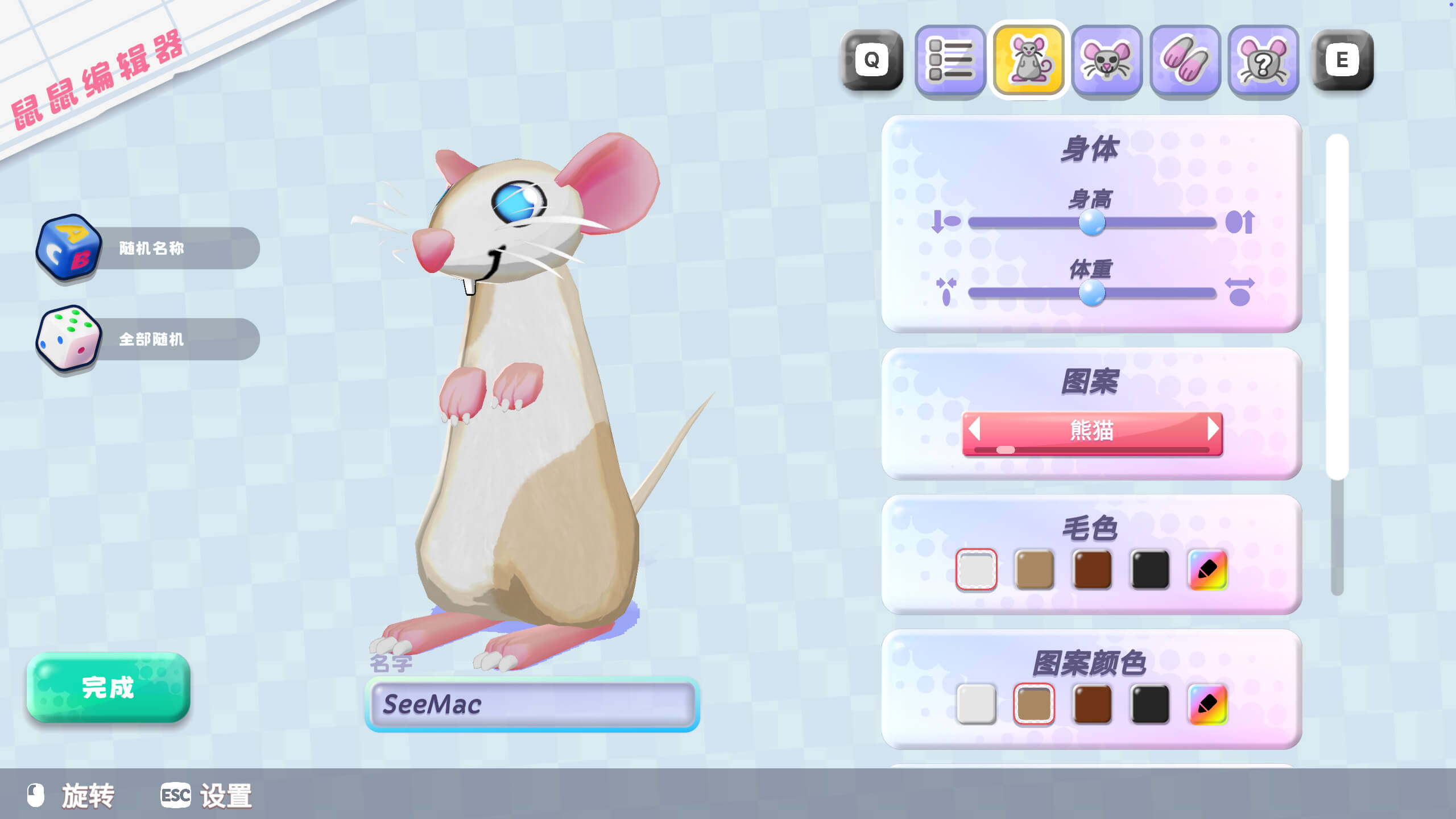The width and height of the screenshot is (1456, 819).
Task: Go to the previous pattern before 熊猫
Action: pos(974,429)
